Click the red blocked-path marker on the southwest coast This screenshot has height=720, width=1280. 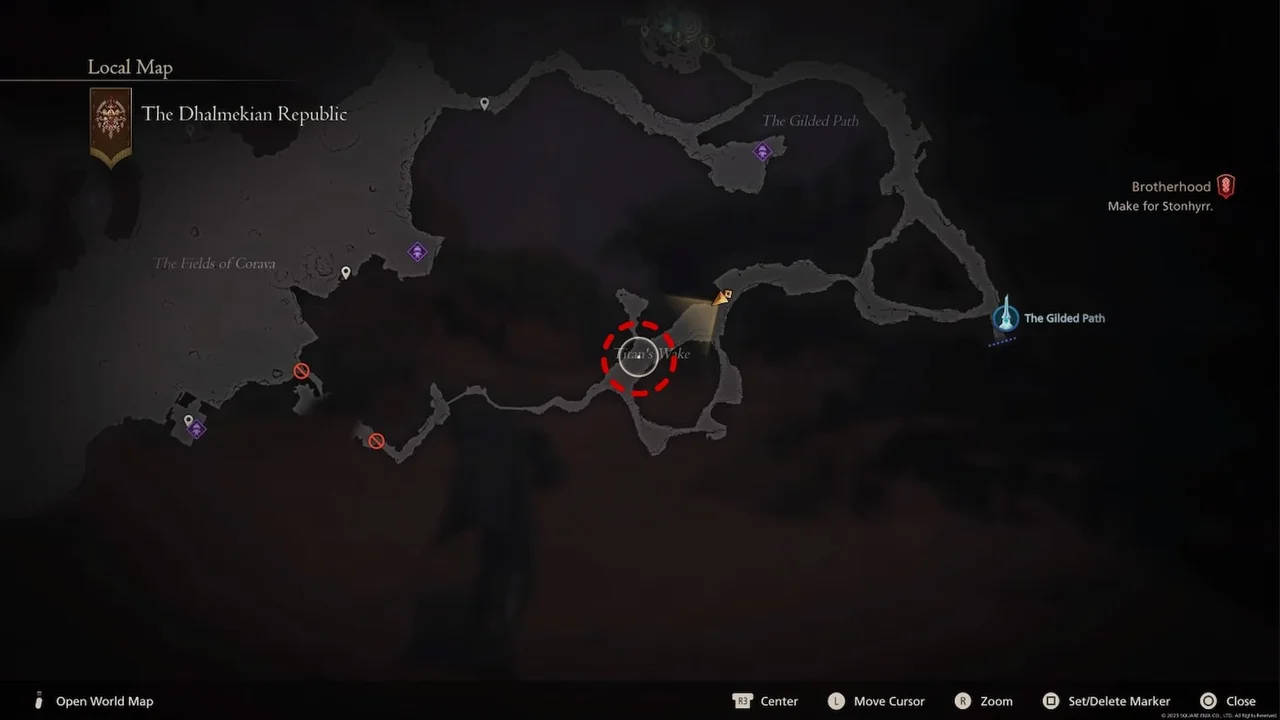[x=301, y=370]
